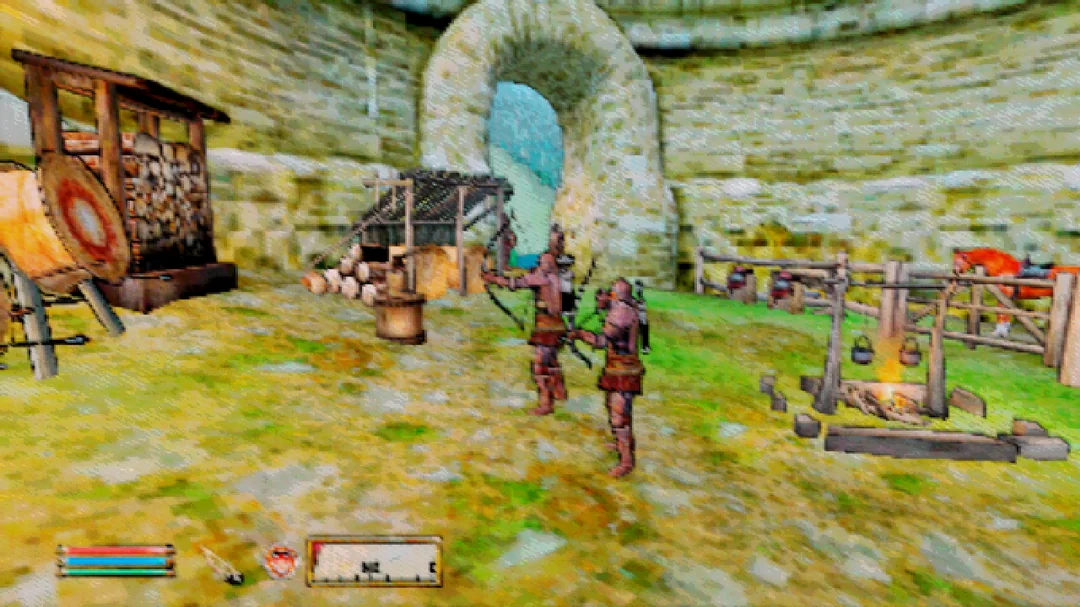Click the equipped weapon icon
The height and width of the screenshot is (607, 1080).
(221, 564)
